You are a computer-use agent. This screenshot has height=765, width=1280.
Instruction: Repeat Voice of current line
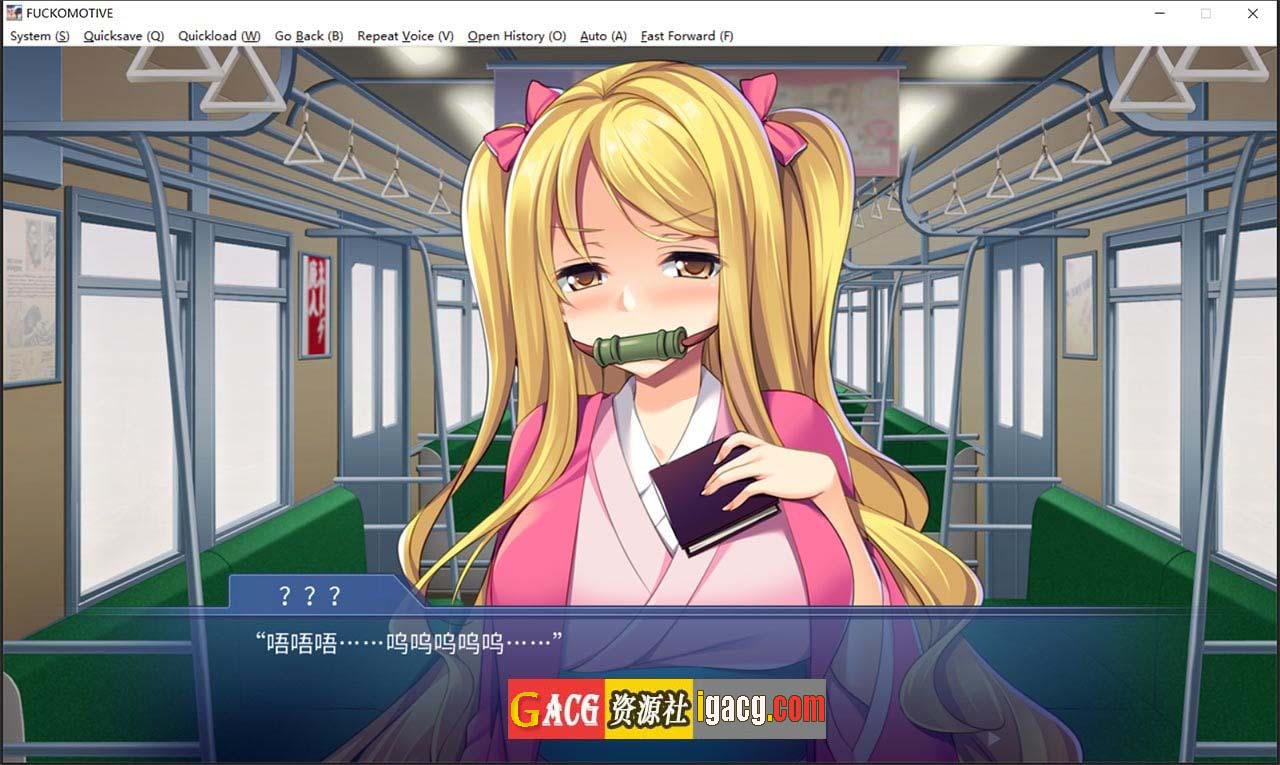click(x=405, y=36)
